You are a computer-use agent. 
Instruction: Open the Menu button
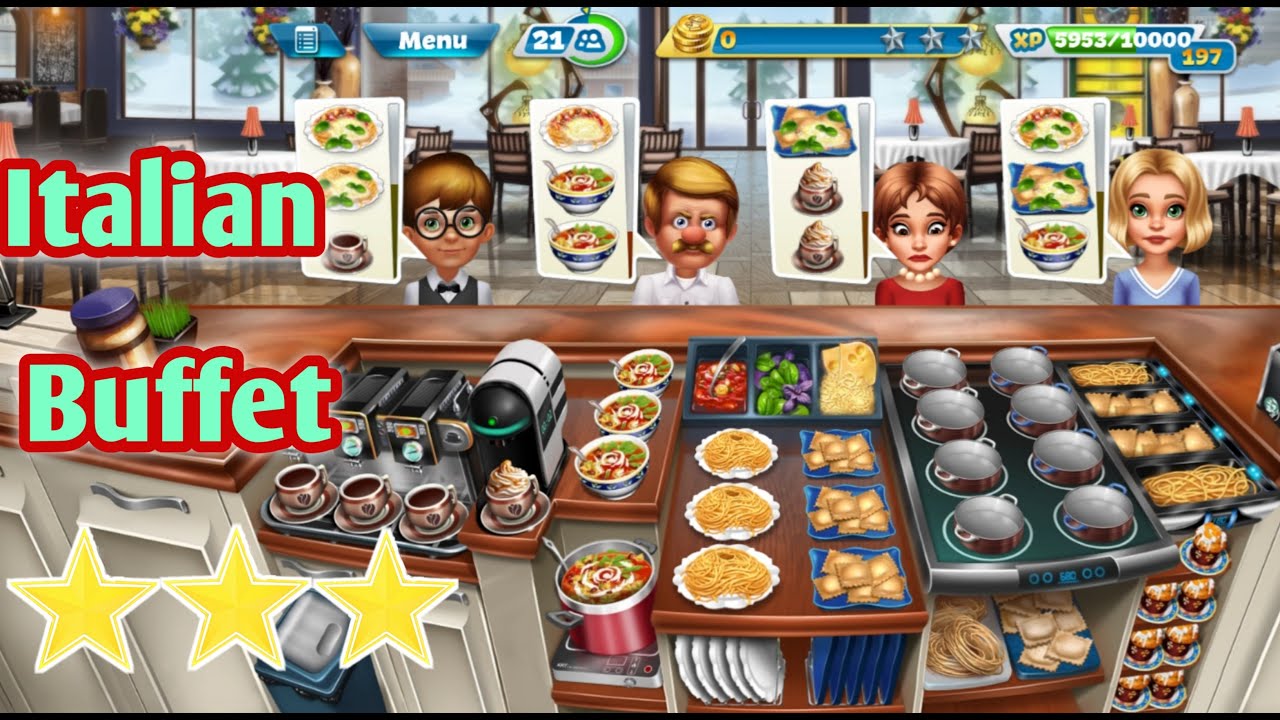[x=431, y=41]
